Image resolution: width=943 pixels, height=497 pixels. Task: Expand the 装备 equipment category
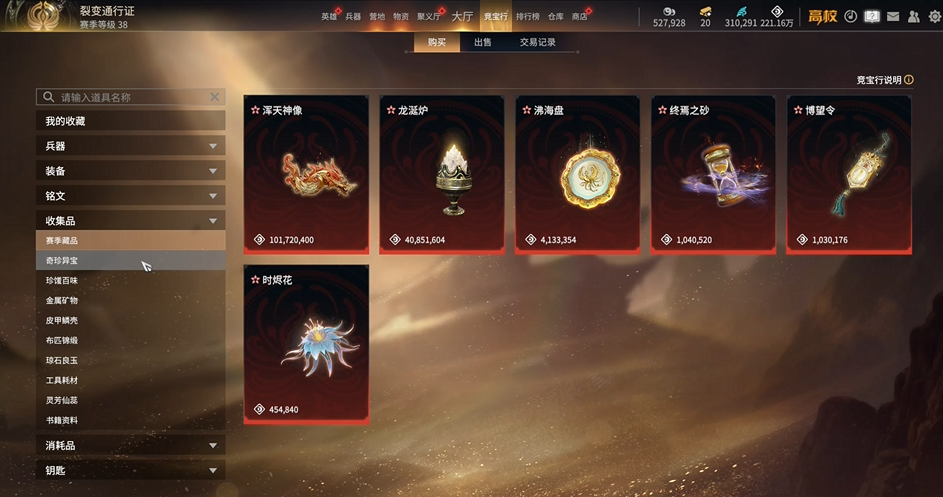click(130, 171)
